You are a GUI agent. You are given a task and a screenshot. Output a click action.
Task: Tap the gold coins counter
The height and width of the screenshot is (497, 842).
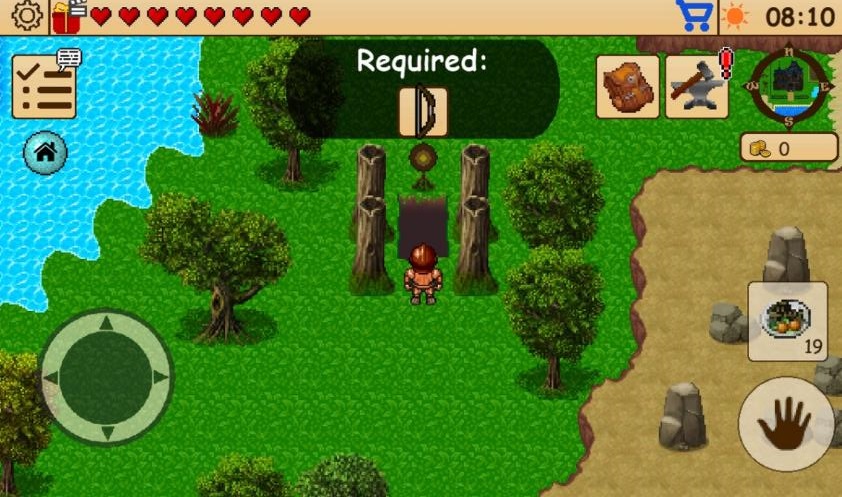tap(789, 148)
